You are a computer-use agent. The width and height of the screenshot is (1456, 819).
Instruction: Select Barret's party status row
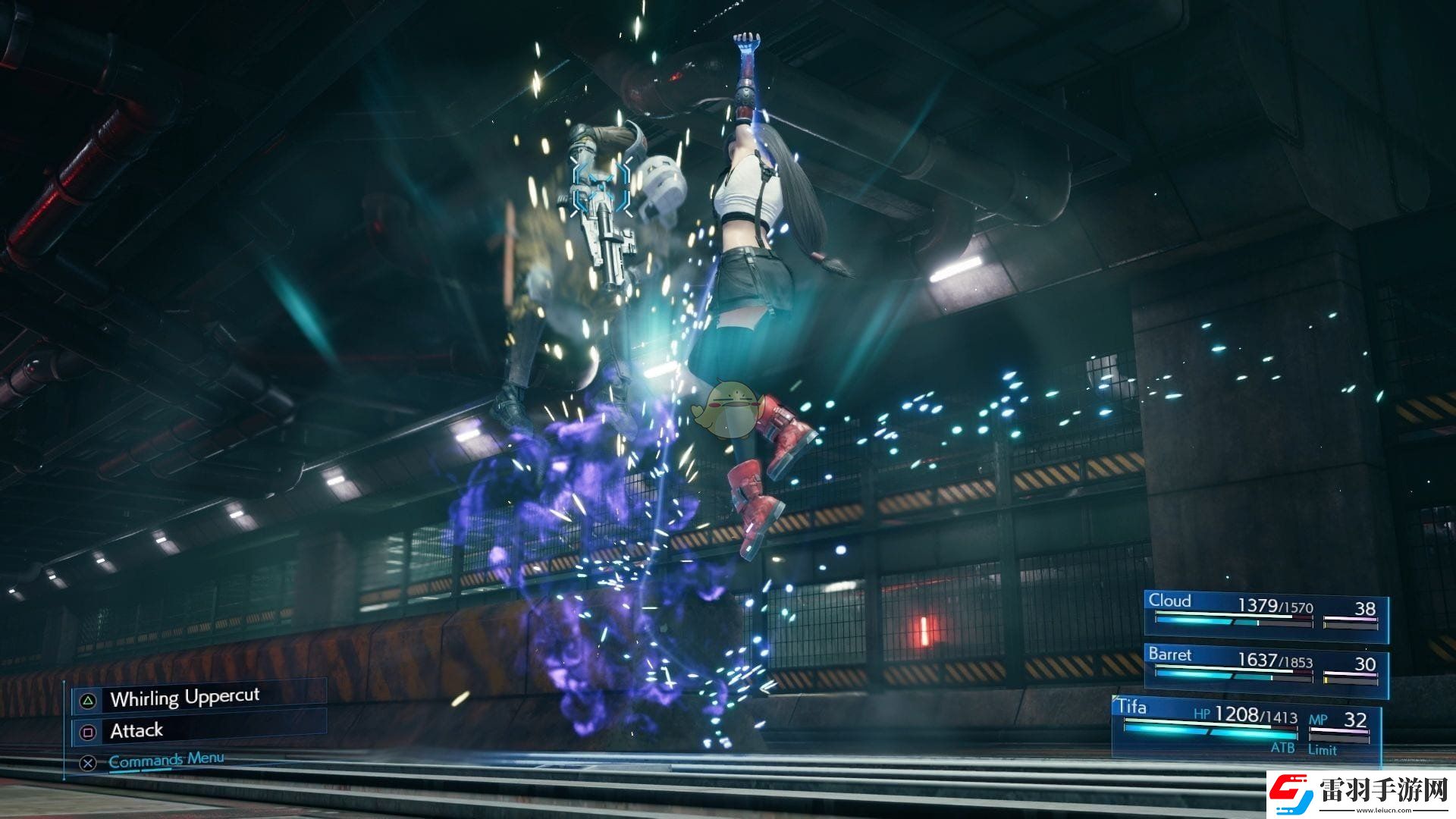1265,668
